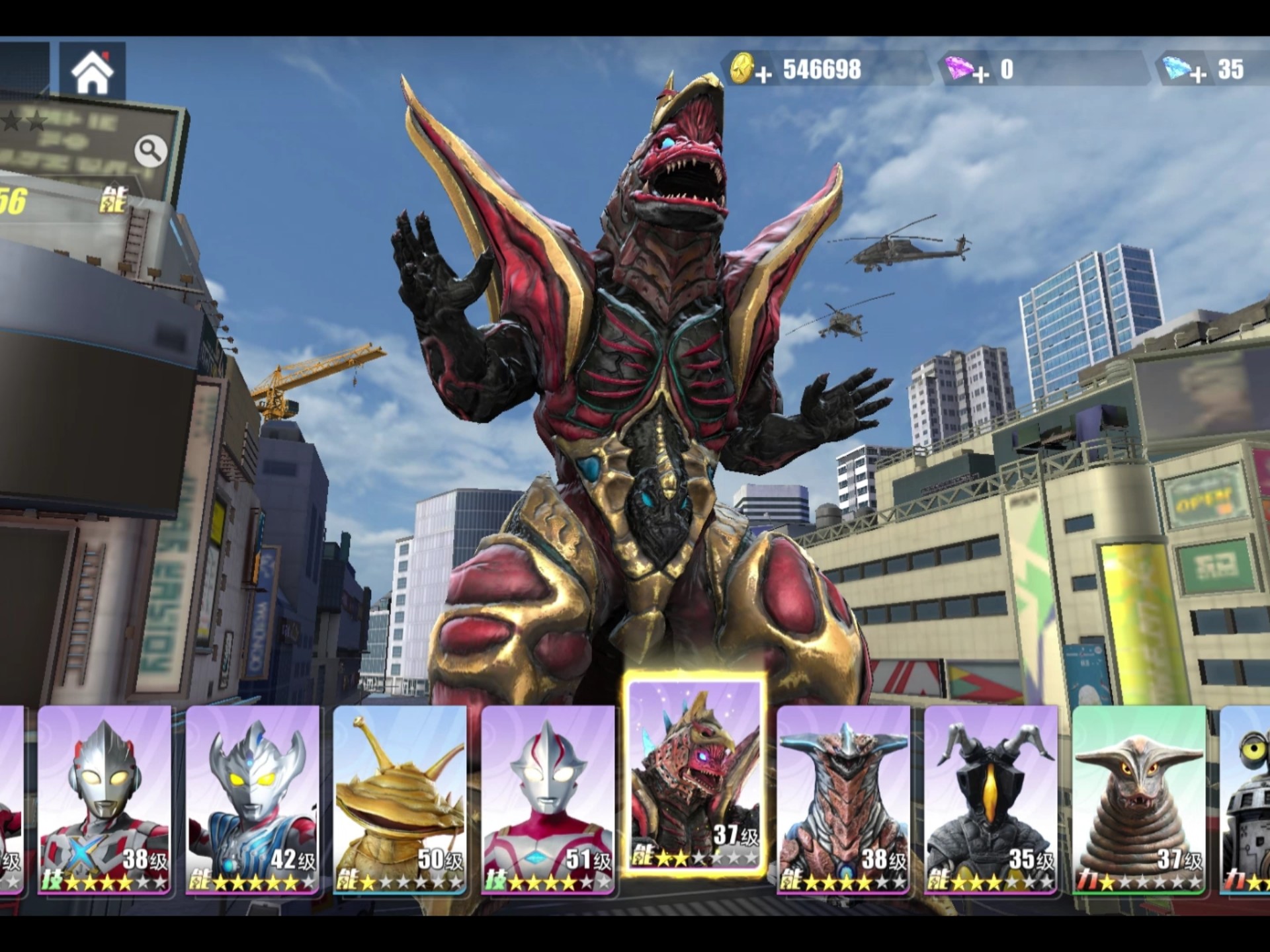The image size is (1270, 952).
Task: Choose the level 38 horned kaiju card
Action: tap(843, 800)
